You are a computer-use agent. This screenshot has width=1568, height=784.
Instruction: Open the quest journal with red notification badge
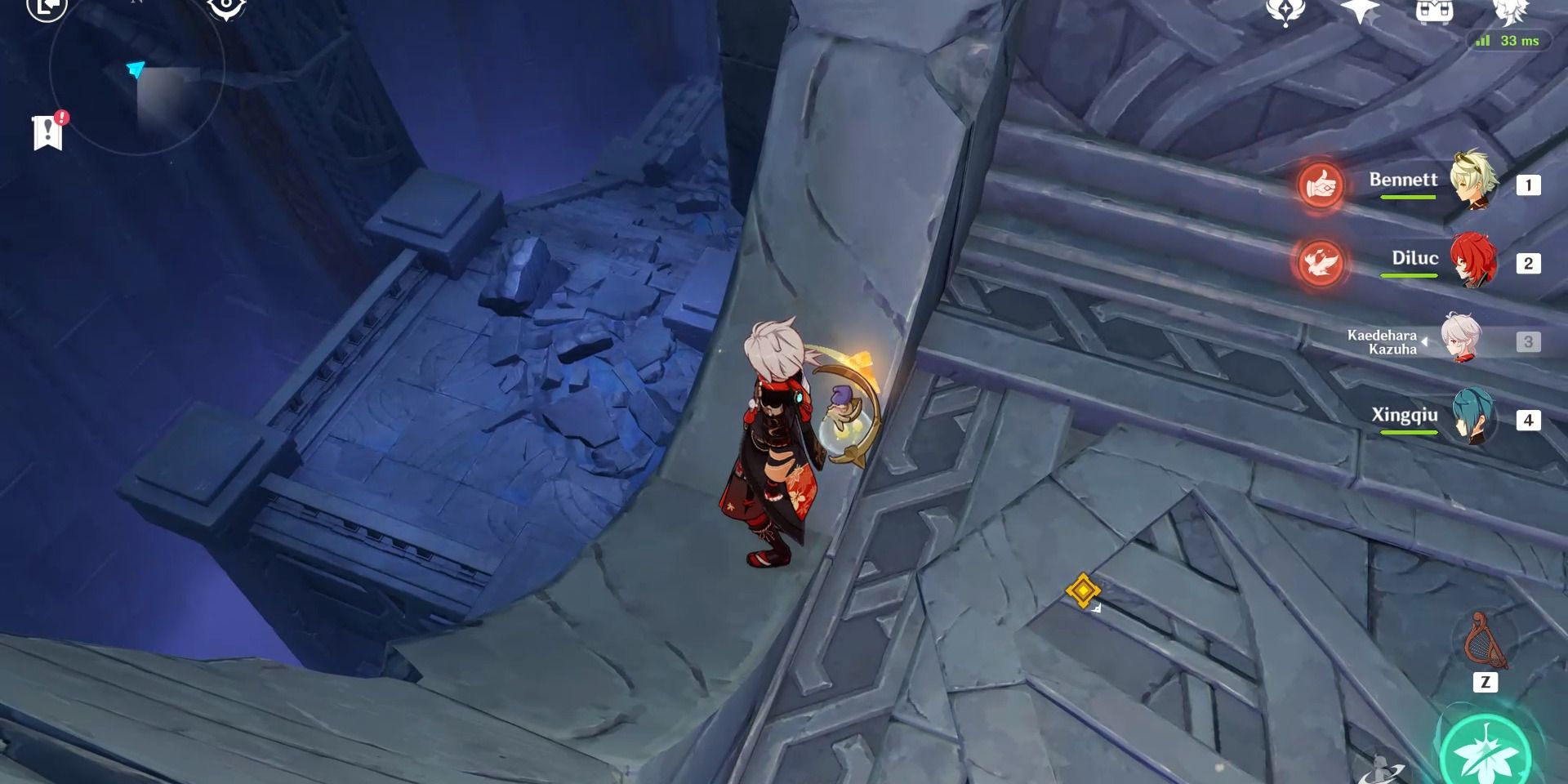click(47, 131)
